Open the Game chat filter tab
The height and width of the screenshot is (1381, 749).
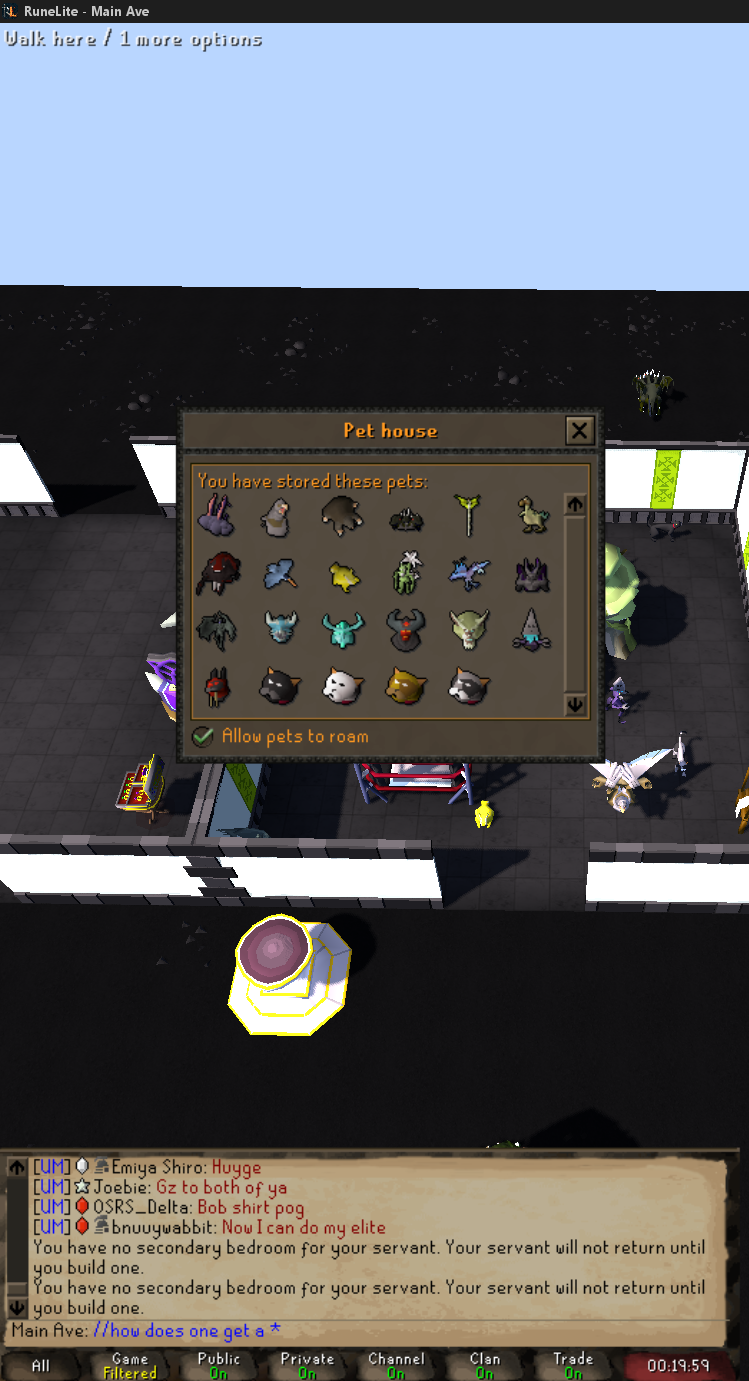tap(130, 1365)
